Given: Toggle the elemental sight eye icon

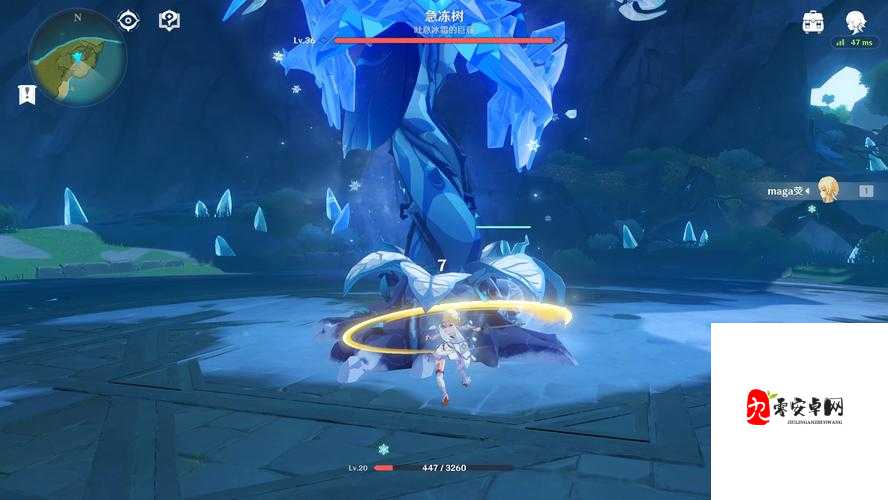Looking at the screenshot, I should (x=128, y=20).
